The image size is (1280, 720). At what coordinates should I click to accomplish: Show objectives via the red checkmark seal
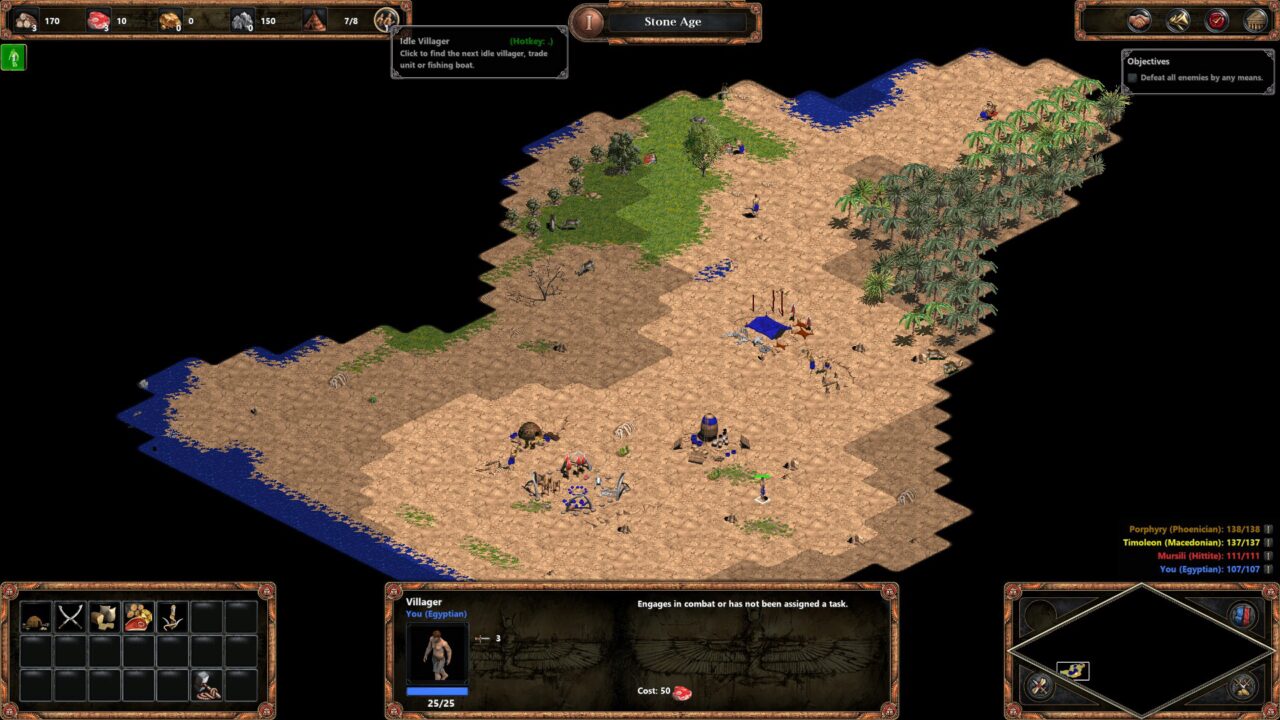[x=1217, y=20]
